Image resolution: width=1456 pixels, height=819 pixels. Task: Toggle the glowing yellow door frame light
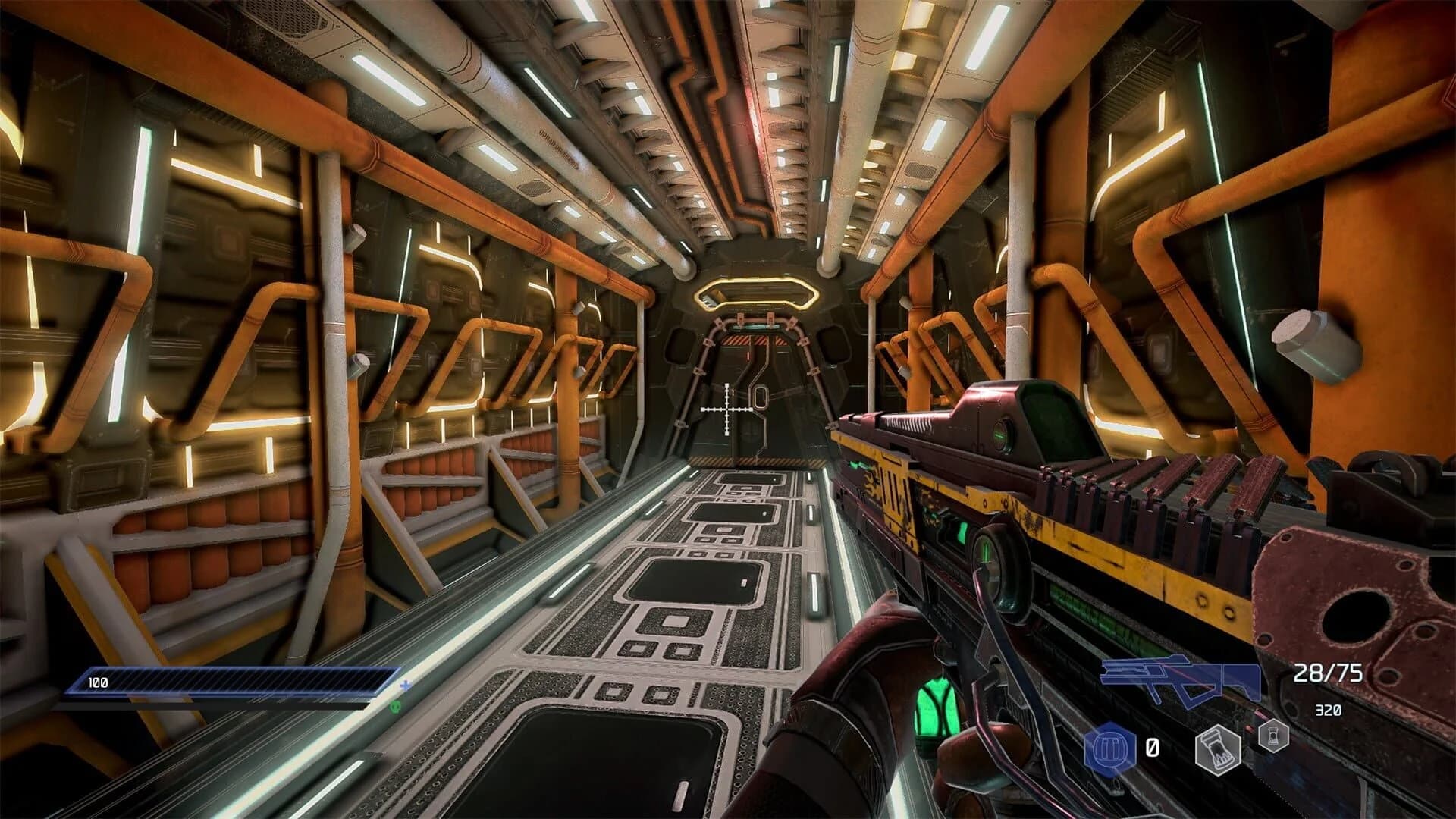(x=758, y=290)
